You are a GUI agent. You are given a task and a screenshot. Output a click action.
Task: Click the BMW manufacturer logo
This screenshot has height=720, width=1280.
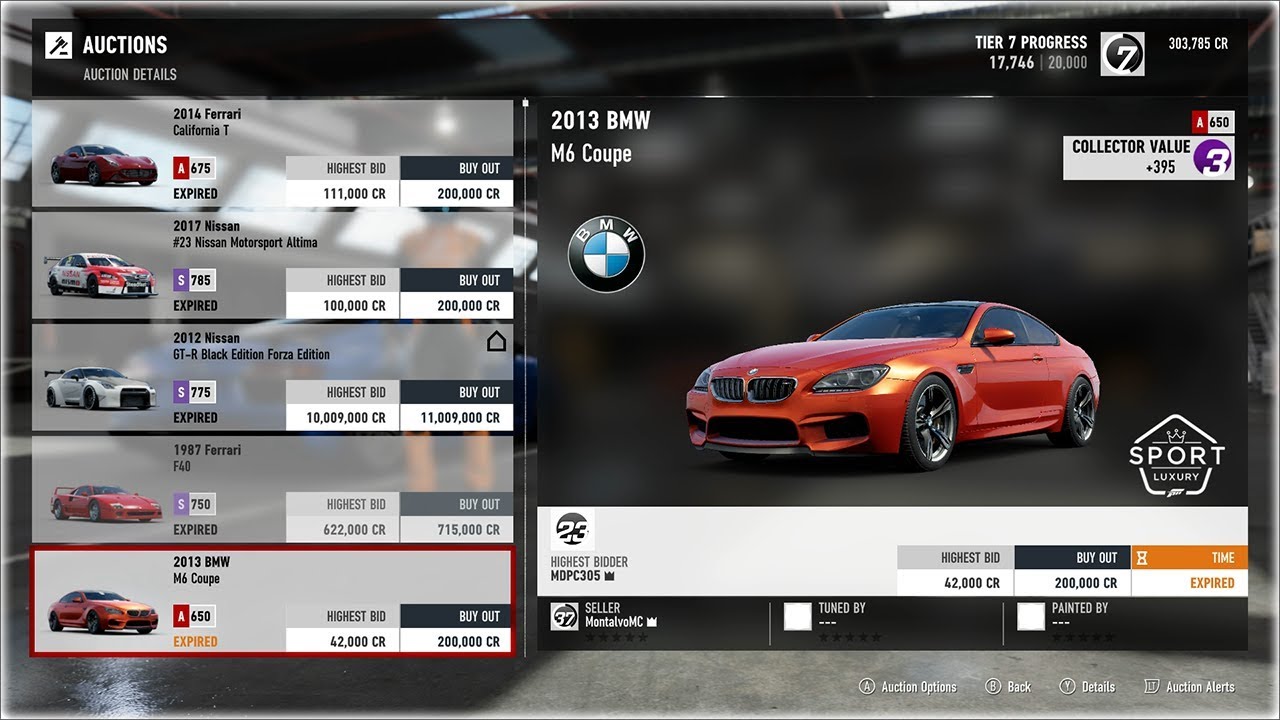(607, 255)
